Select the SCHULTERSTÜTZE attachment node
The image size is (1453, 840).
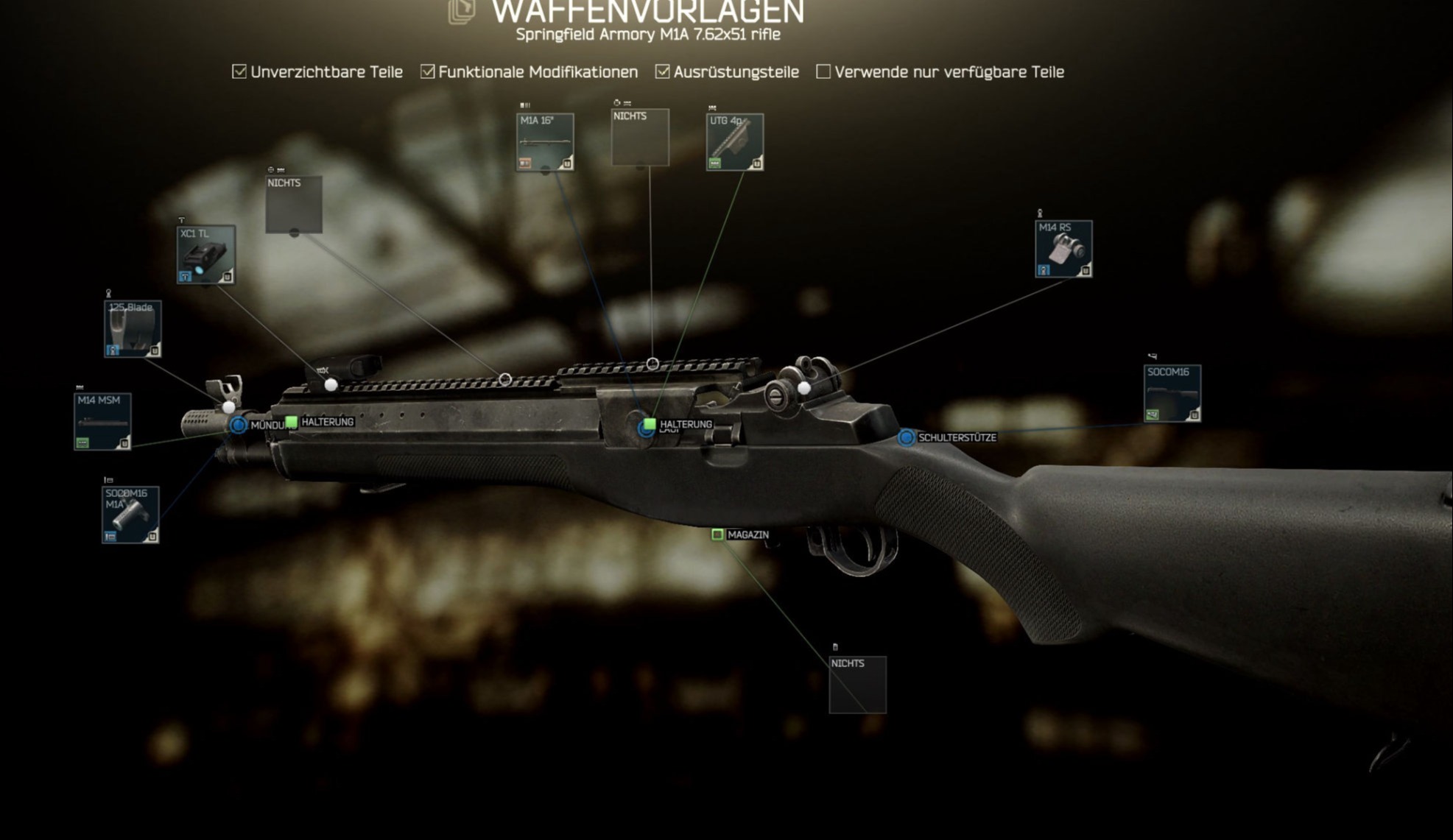point(907,437)
